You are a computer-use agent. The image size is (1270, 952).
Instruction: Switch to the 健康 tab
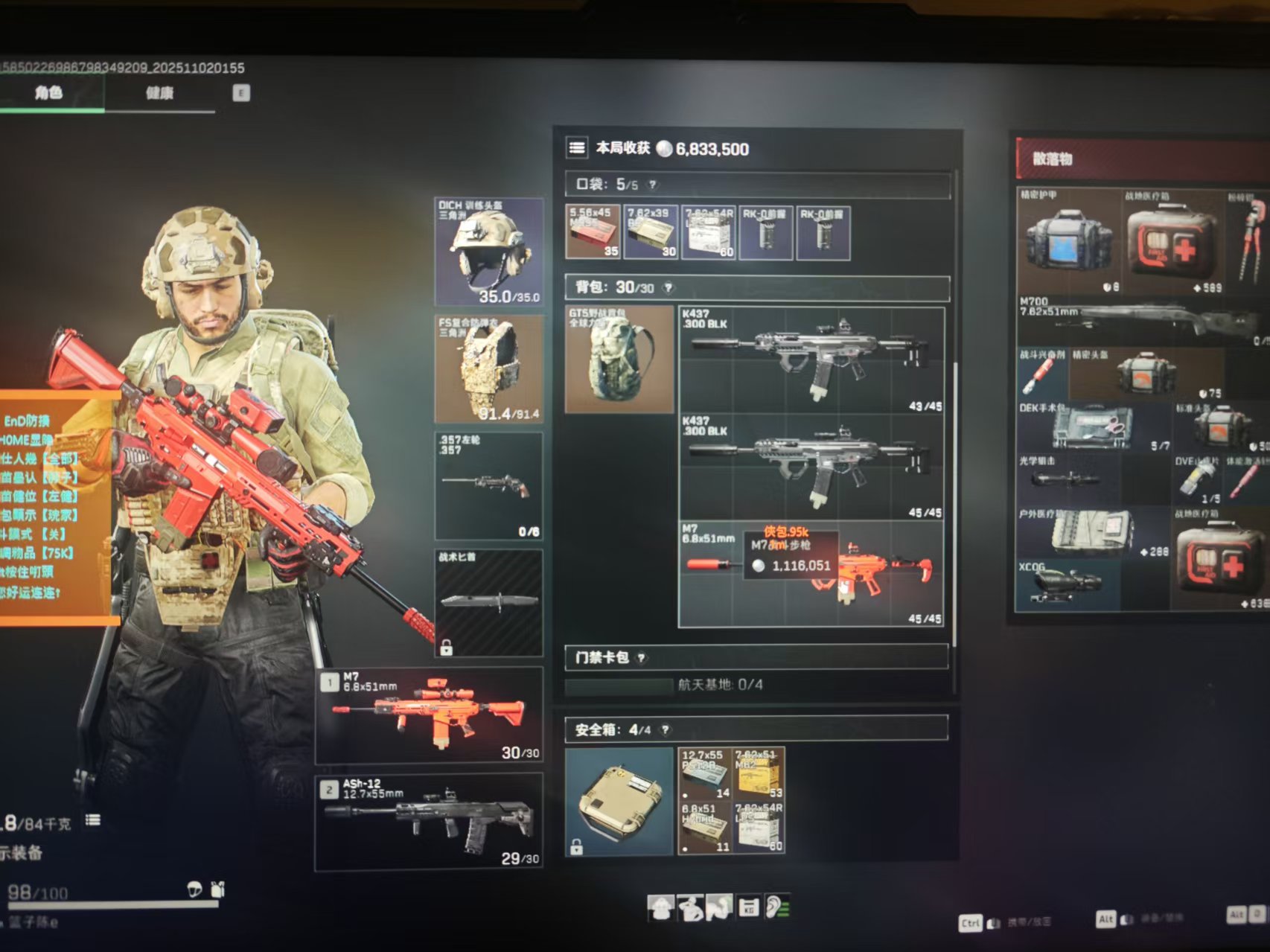(159, 93)
